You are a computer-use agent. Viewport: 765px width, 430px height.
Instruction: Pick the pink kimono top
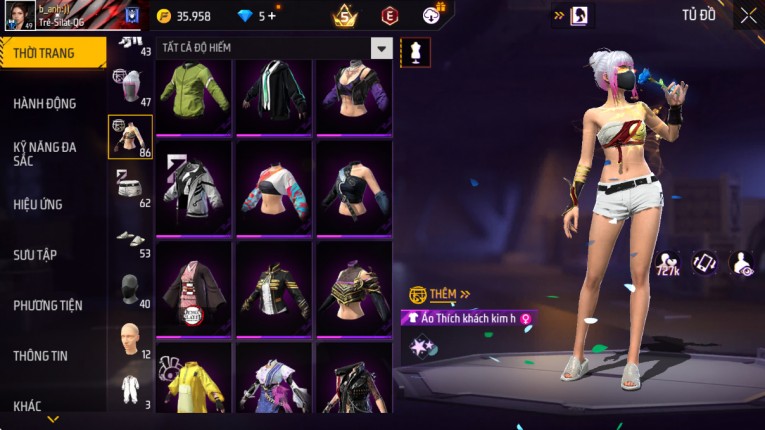pos(194,283)
